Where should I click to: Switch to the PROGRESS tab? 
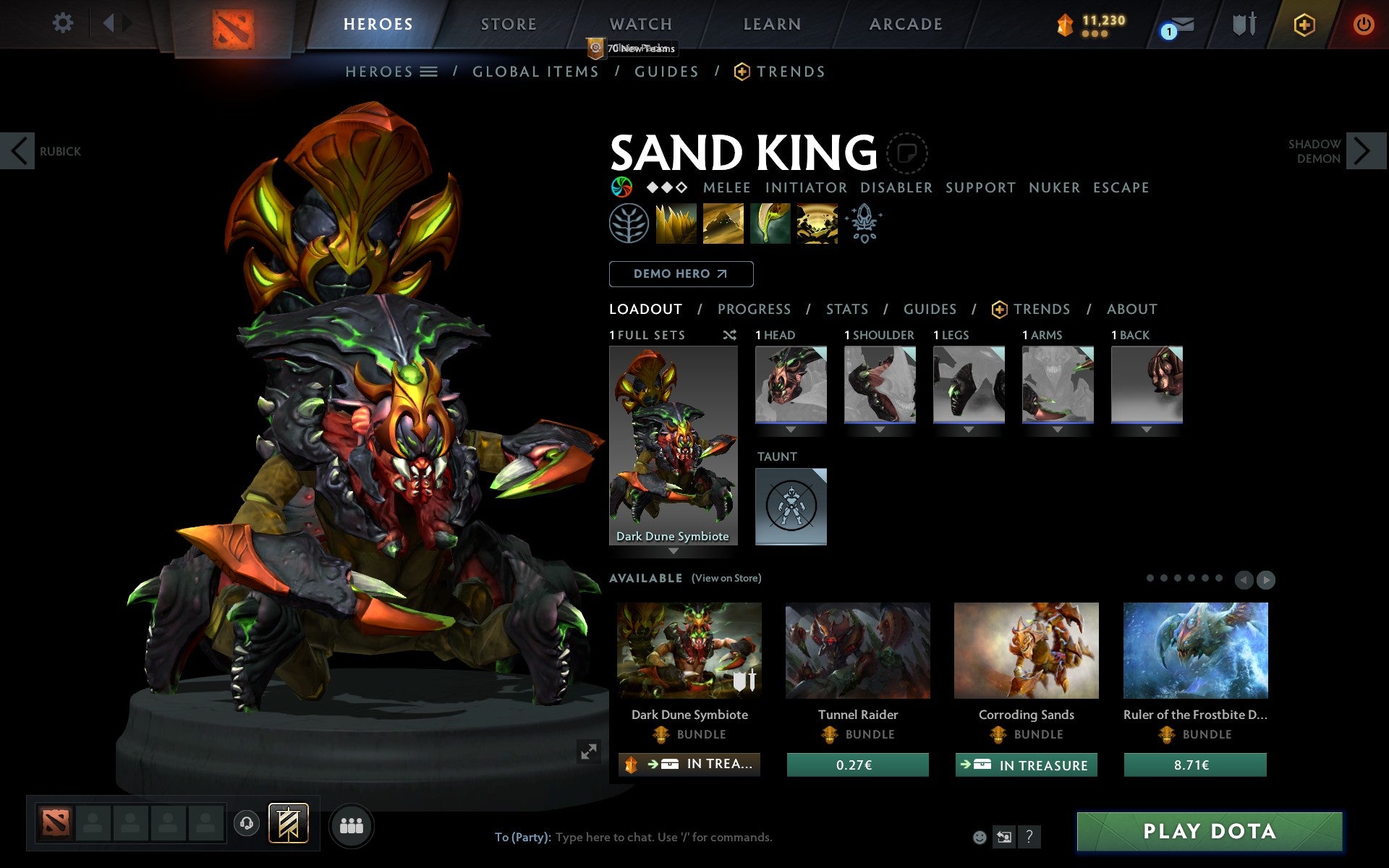click(x=753, y=309)
